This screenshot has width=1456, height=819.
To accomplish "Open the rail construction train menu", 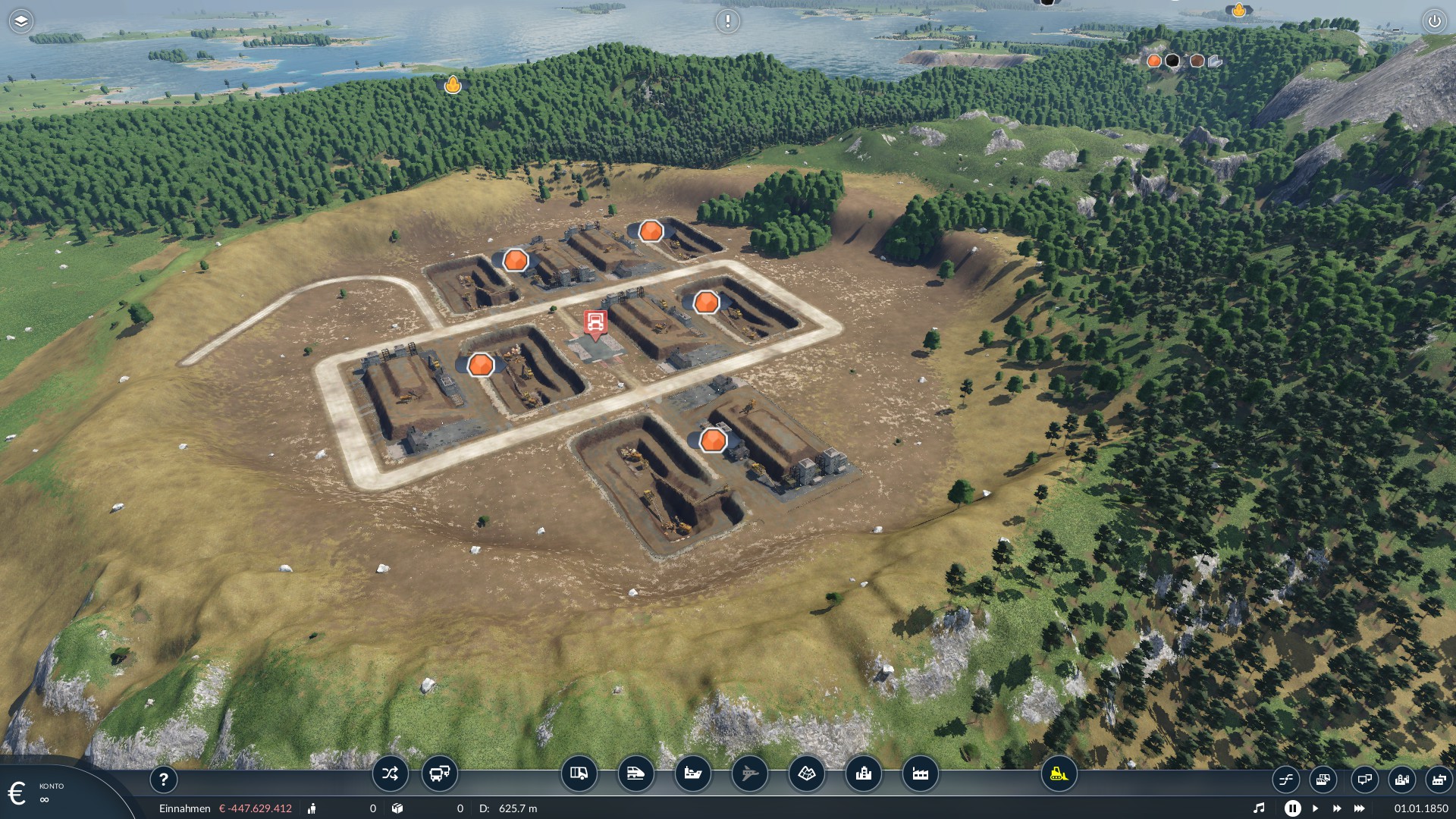I will point(635,773).
